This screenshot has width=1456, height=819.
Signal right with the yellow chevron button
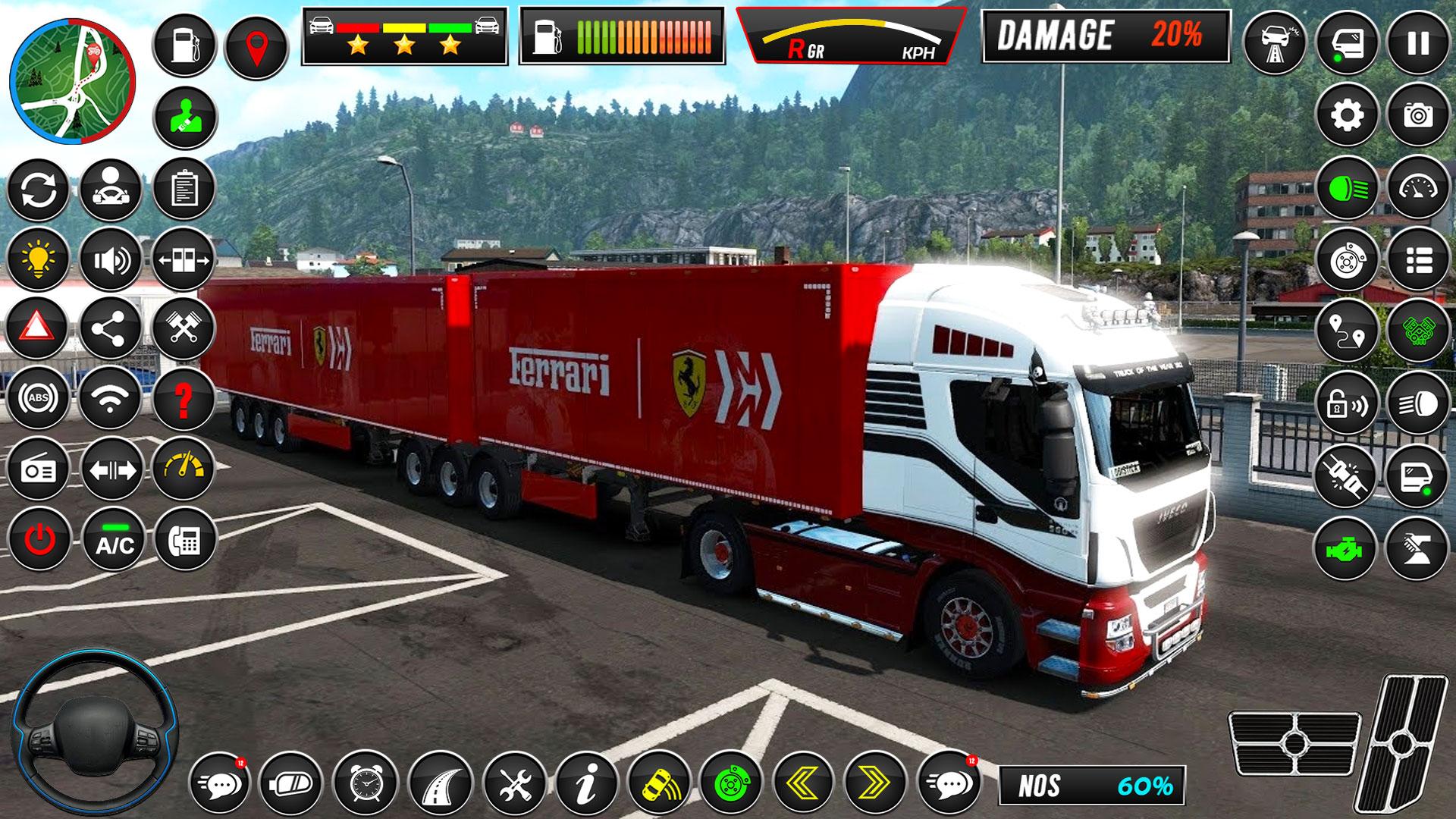pos(876,783)
